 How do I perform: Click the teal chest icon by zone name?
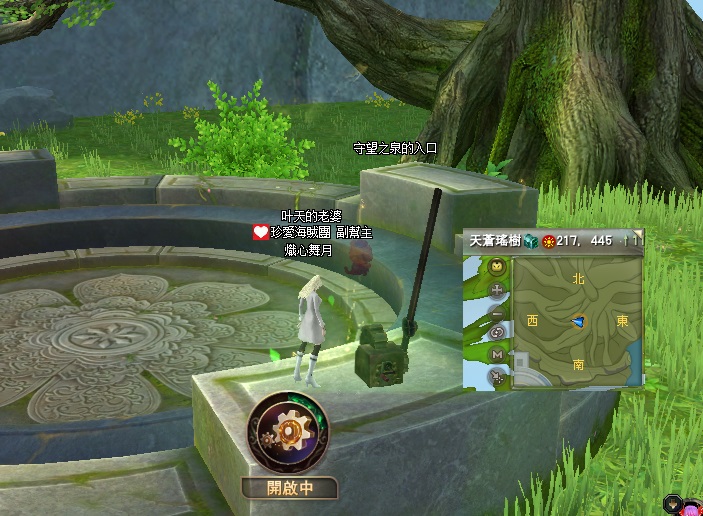click(x=530, y=241)
